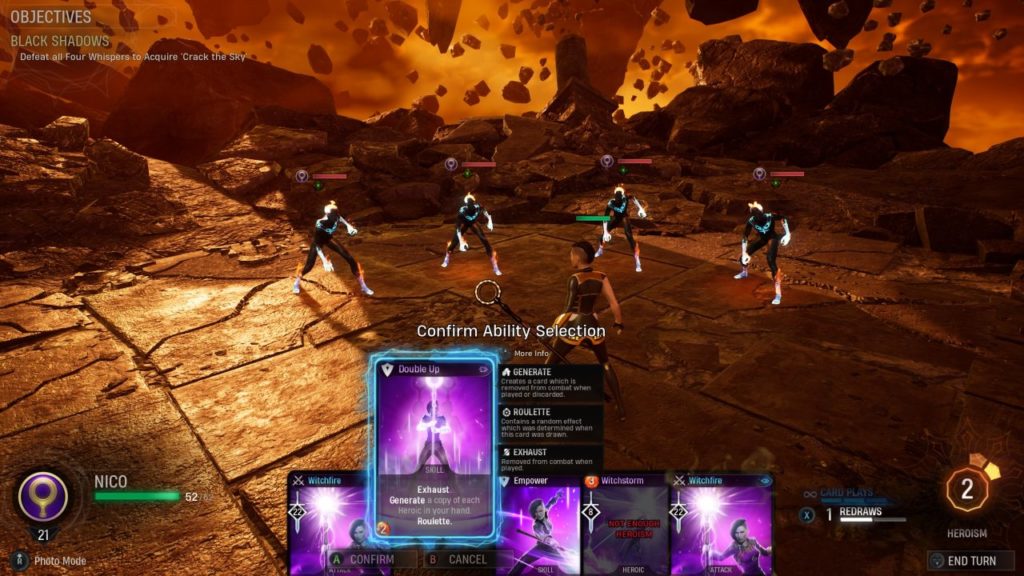Cancel the ability selection
The width and height of the screenshot is (1024, 576).
[x=467, y=559]
